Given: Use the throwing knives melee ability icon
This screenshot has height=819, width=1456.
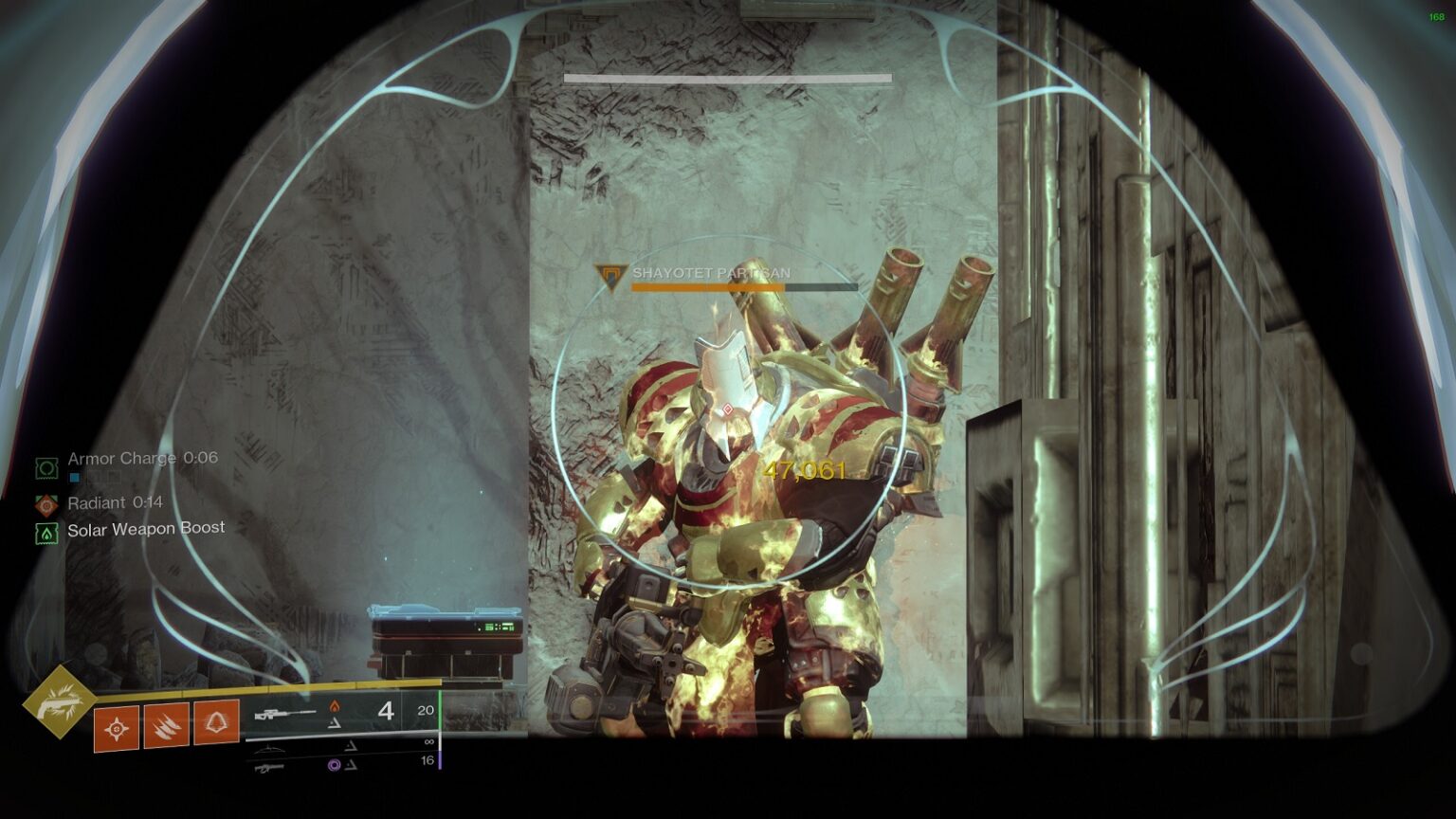Looking at the screenshot, I should [166, 726].
